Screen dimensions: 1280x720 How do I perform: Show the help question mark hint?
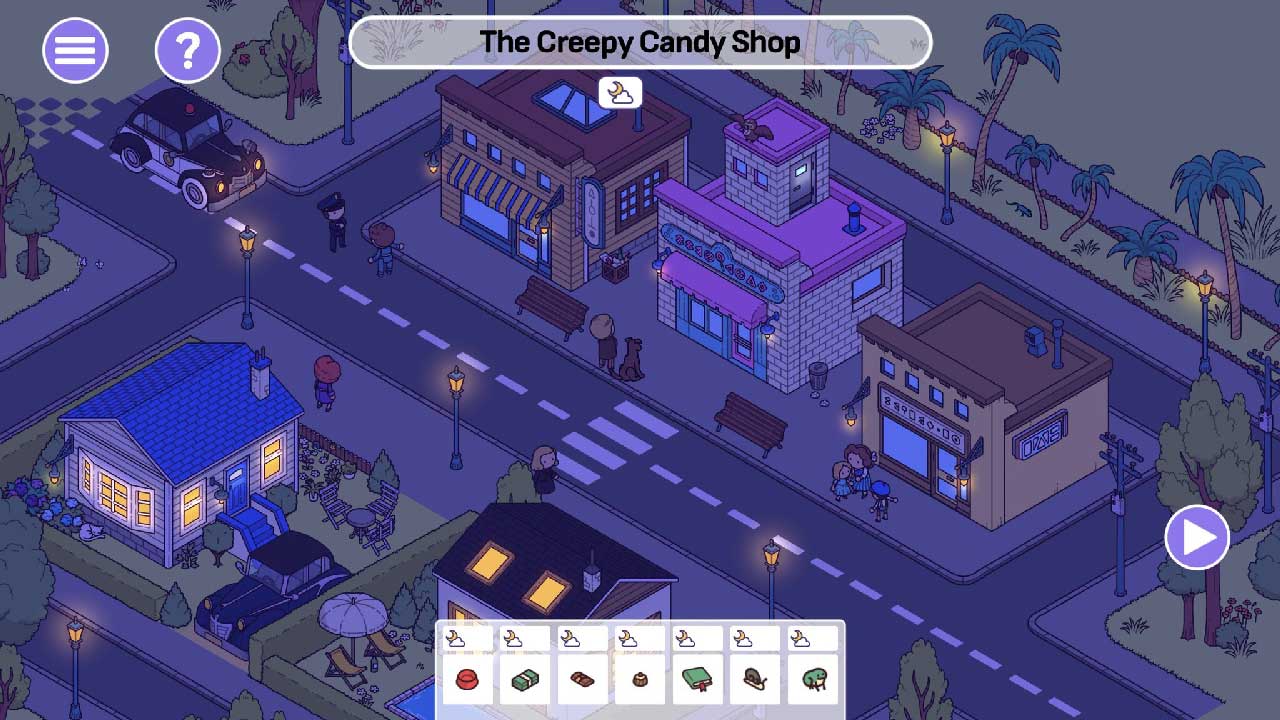pyautogui.click(x=187, y=49)
